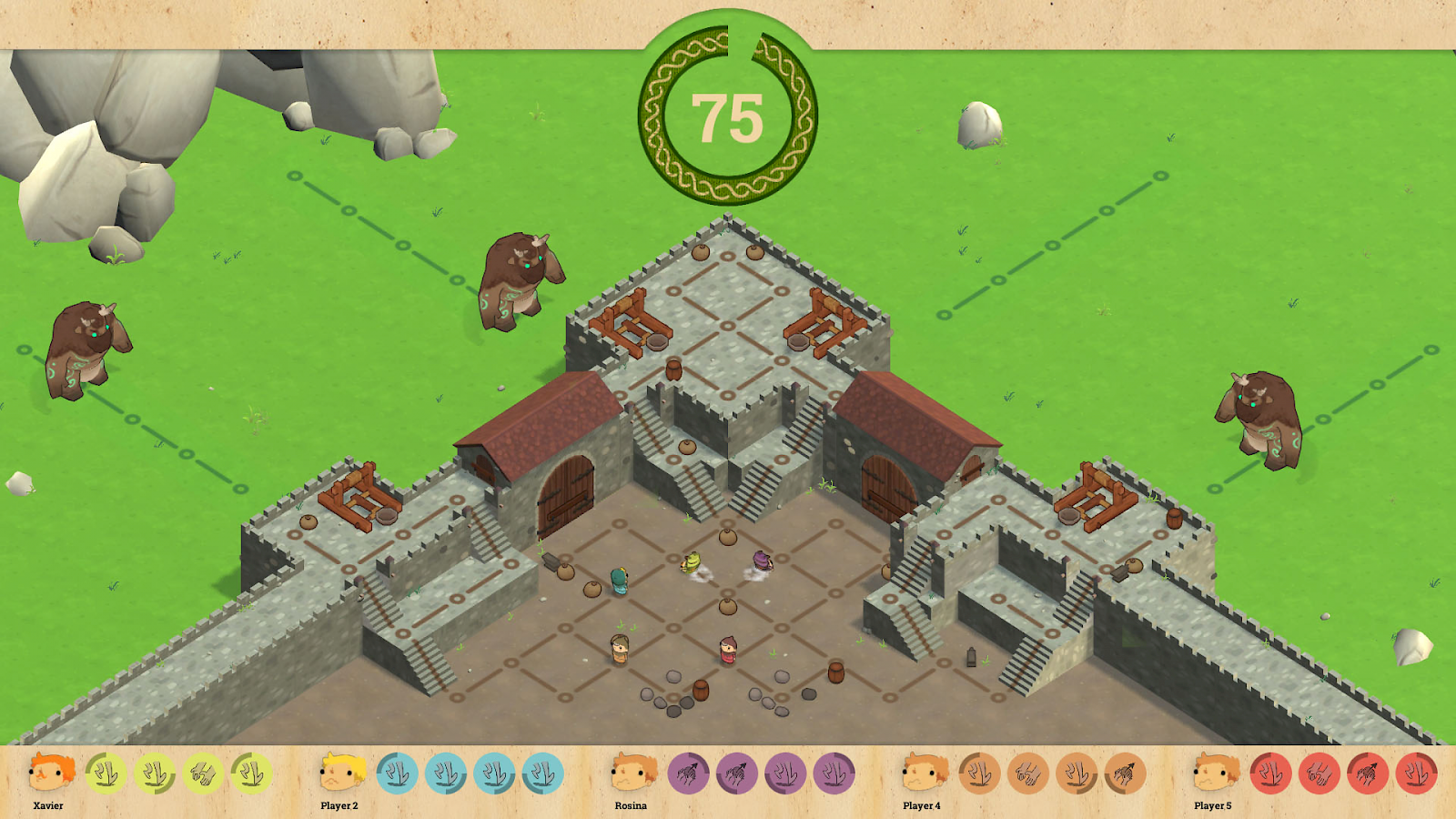This screenshot has width=1456, height=819.
Task: Select Xavier's grabbing-hands action icon
Action: coord(202,773)
